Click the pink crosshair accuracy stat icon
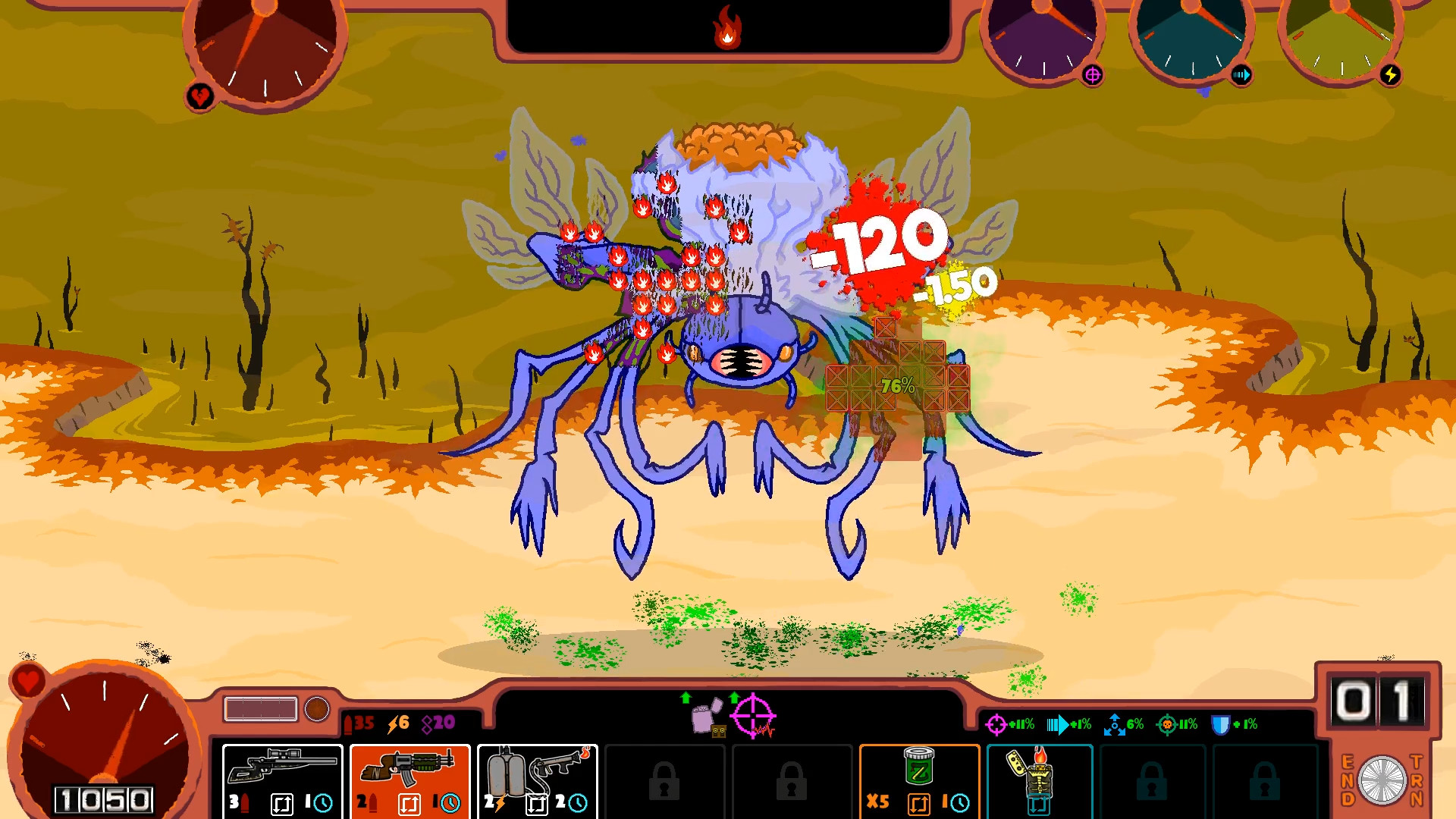This screenshot has width=1456, height=819. pos(995,725)
